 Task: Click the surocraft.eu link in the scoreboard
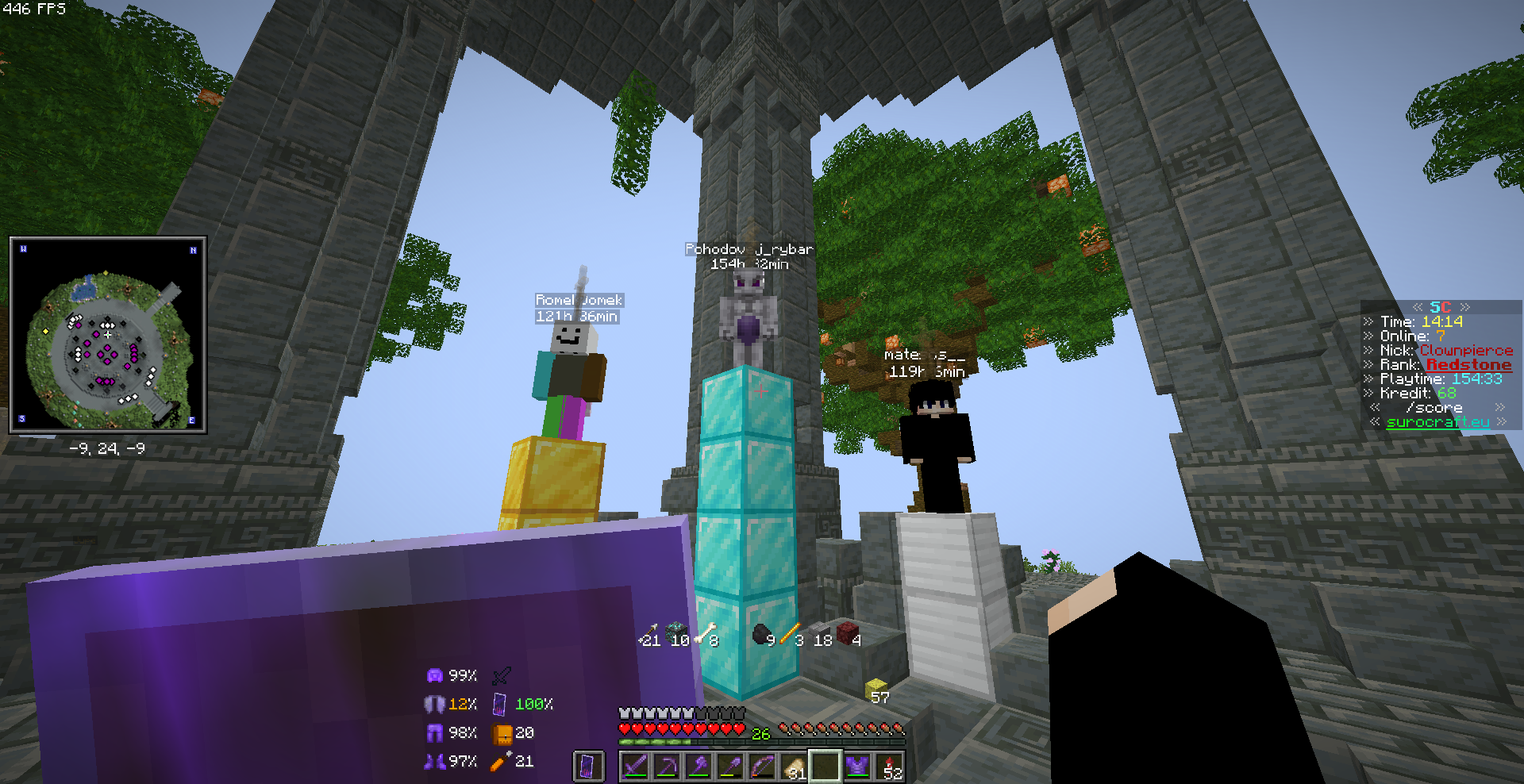[1437, 422]
